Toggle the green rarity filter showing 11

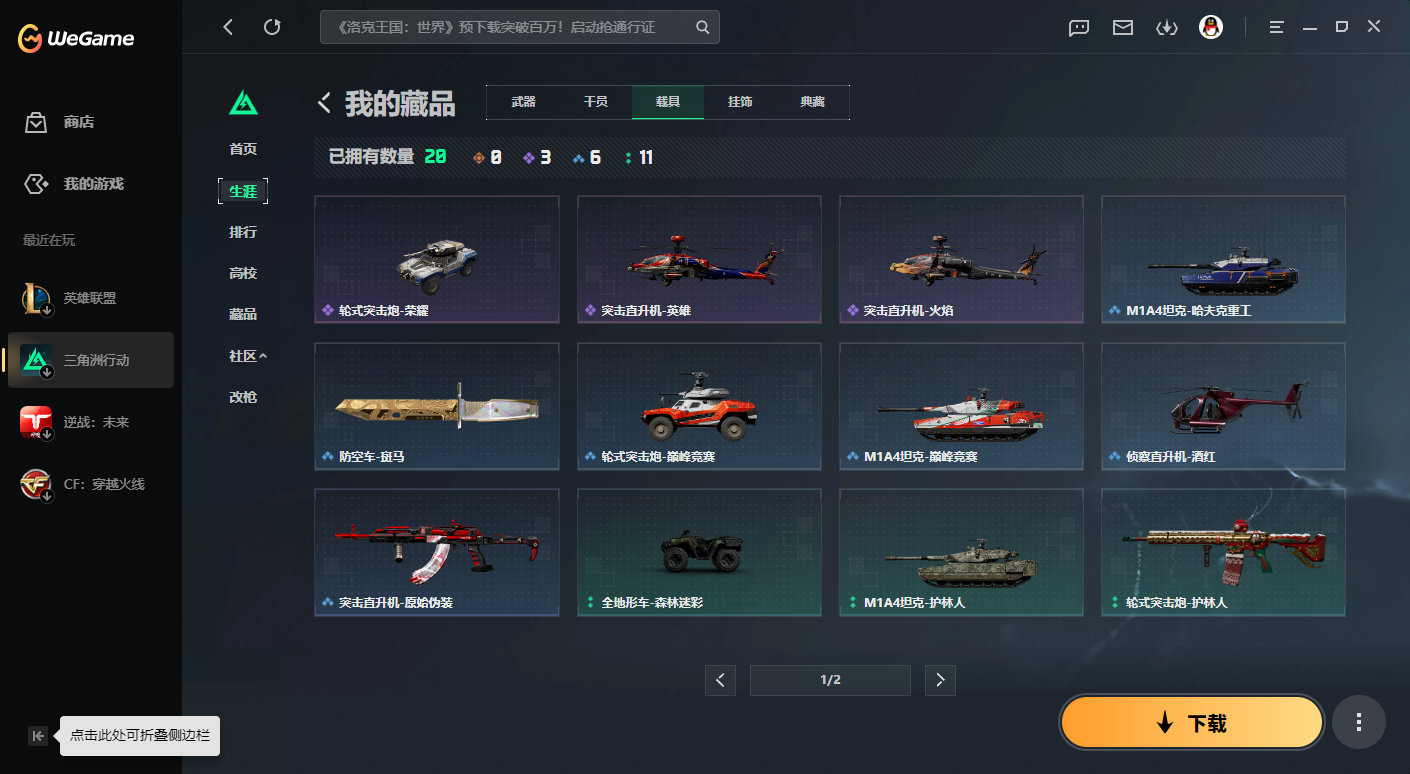[637, 157]
